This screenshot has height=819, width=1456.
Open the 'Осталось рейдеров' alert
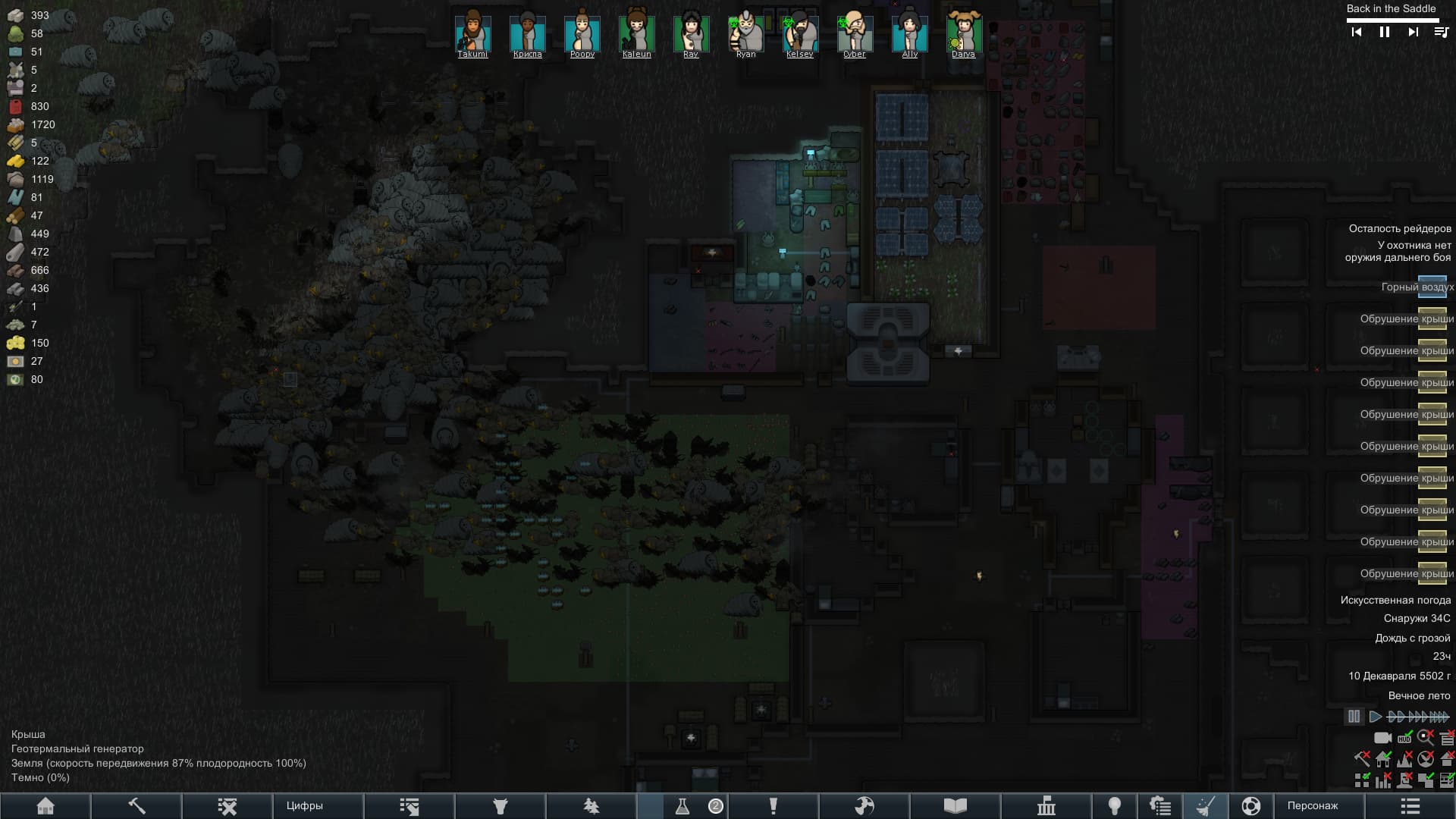click(x=1399, y=228)
